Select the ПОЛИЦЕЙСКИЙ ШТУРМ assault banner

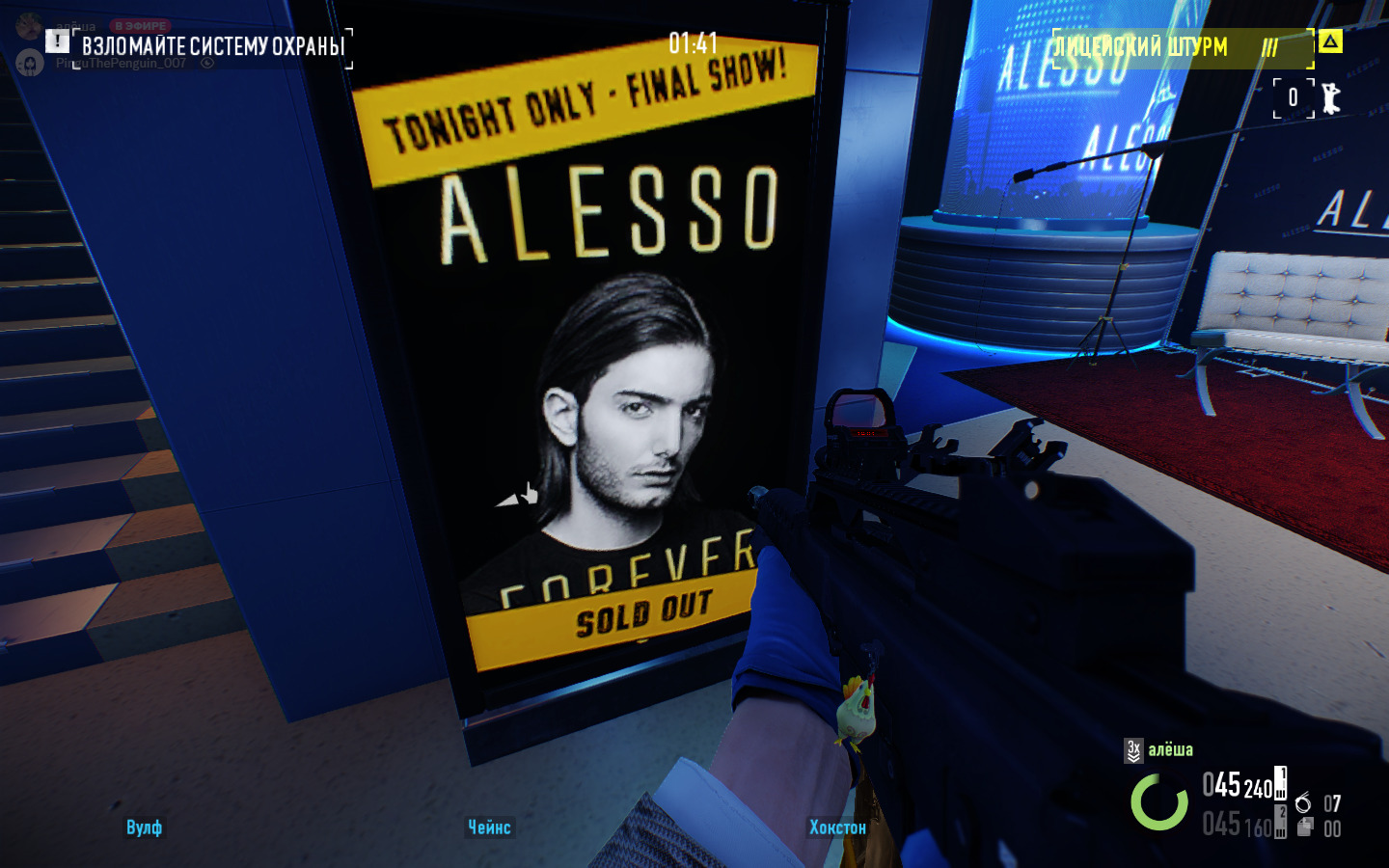click(1142, 46)
